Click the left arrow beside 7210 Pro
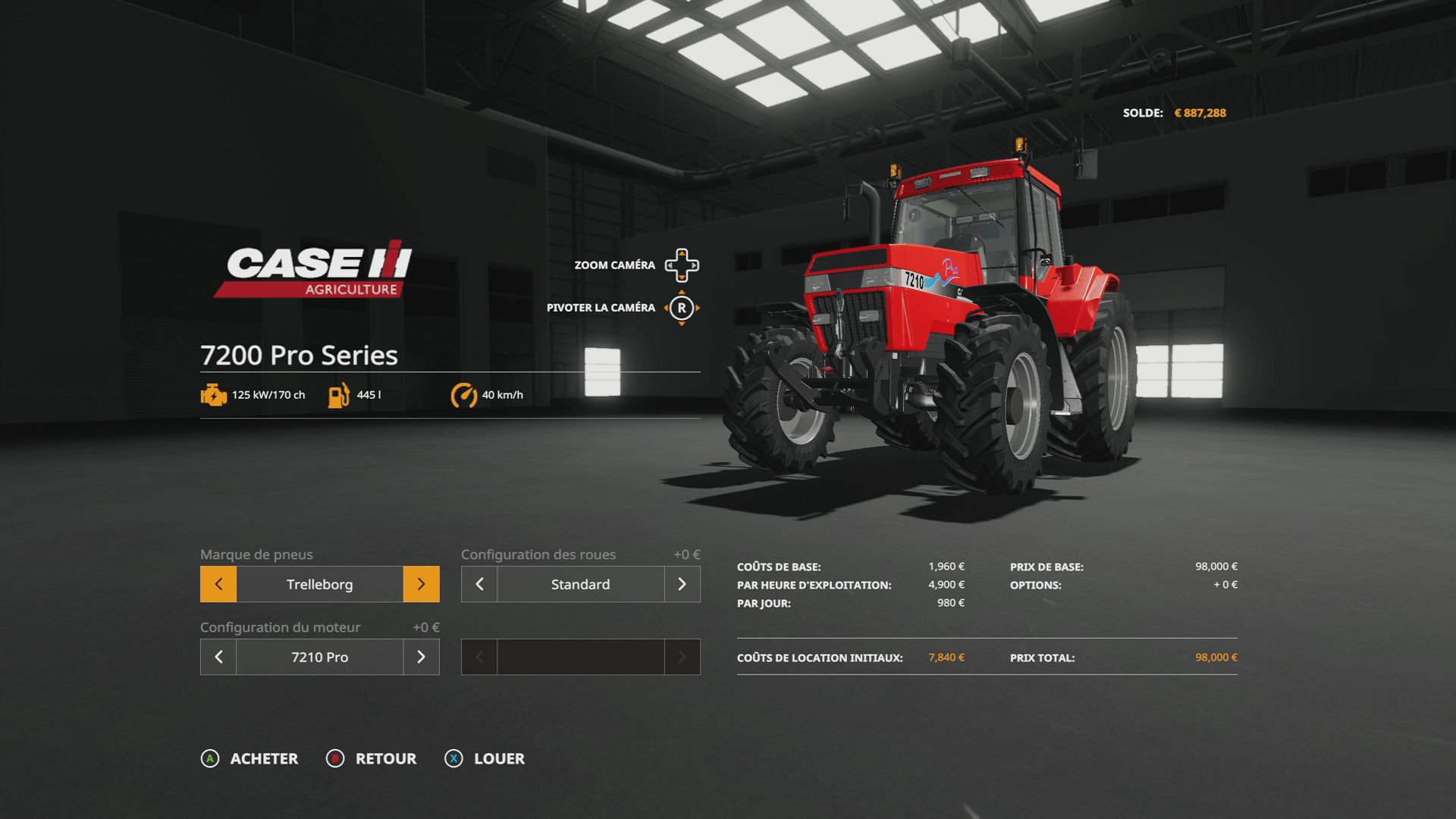This screenshot has width=1456, height=819. point(218,657)
